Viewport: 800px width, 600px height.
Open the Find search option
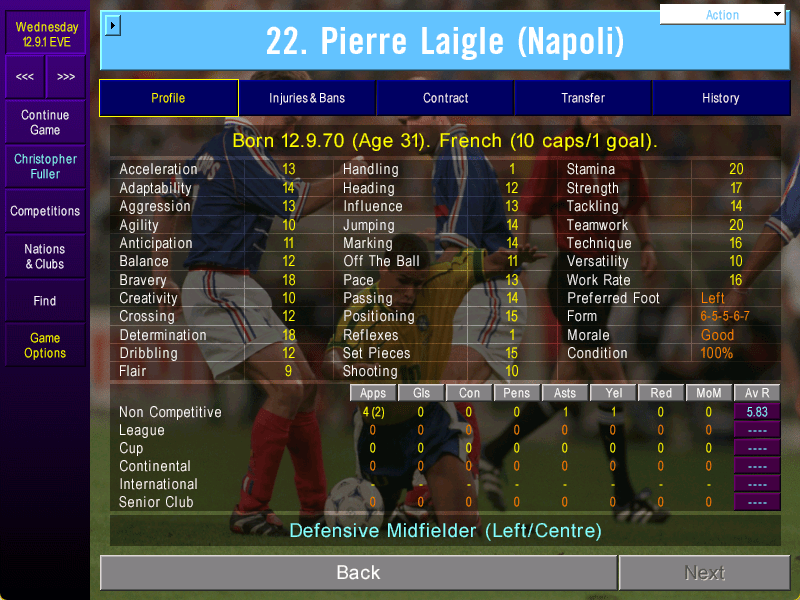click(x=45, y=300)
